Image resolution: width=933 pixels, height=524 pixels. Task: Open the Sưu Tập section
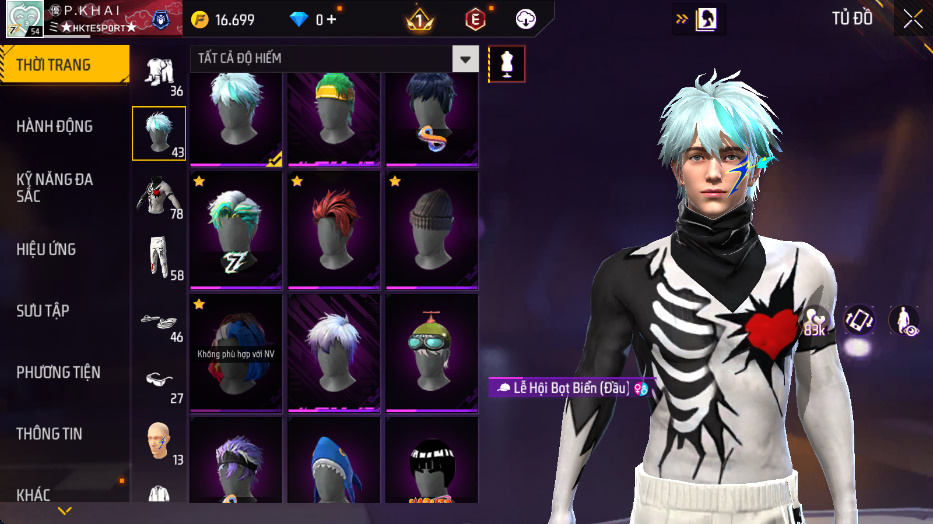tap(43, 311)
